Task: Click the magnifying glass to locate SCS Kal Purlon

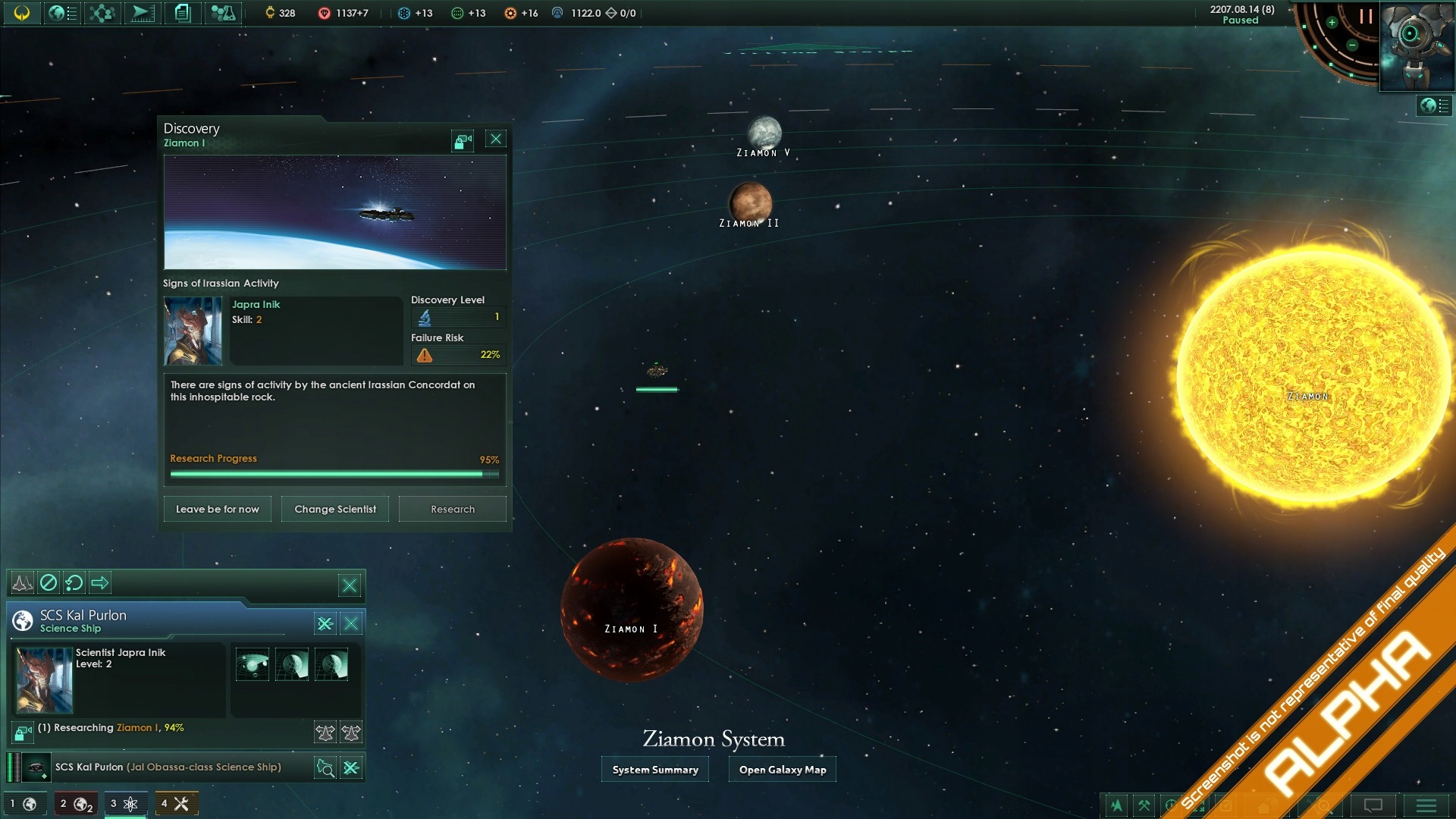Action: [x=325, y=767]
